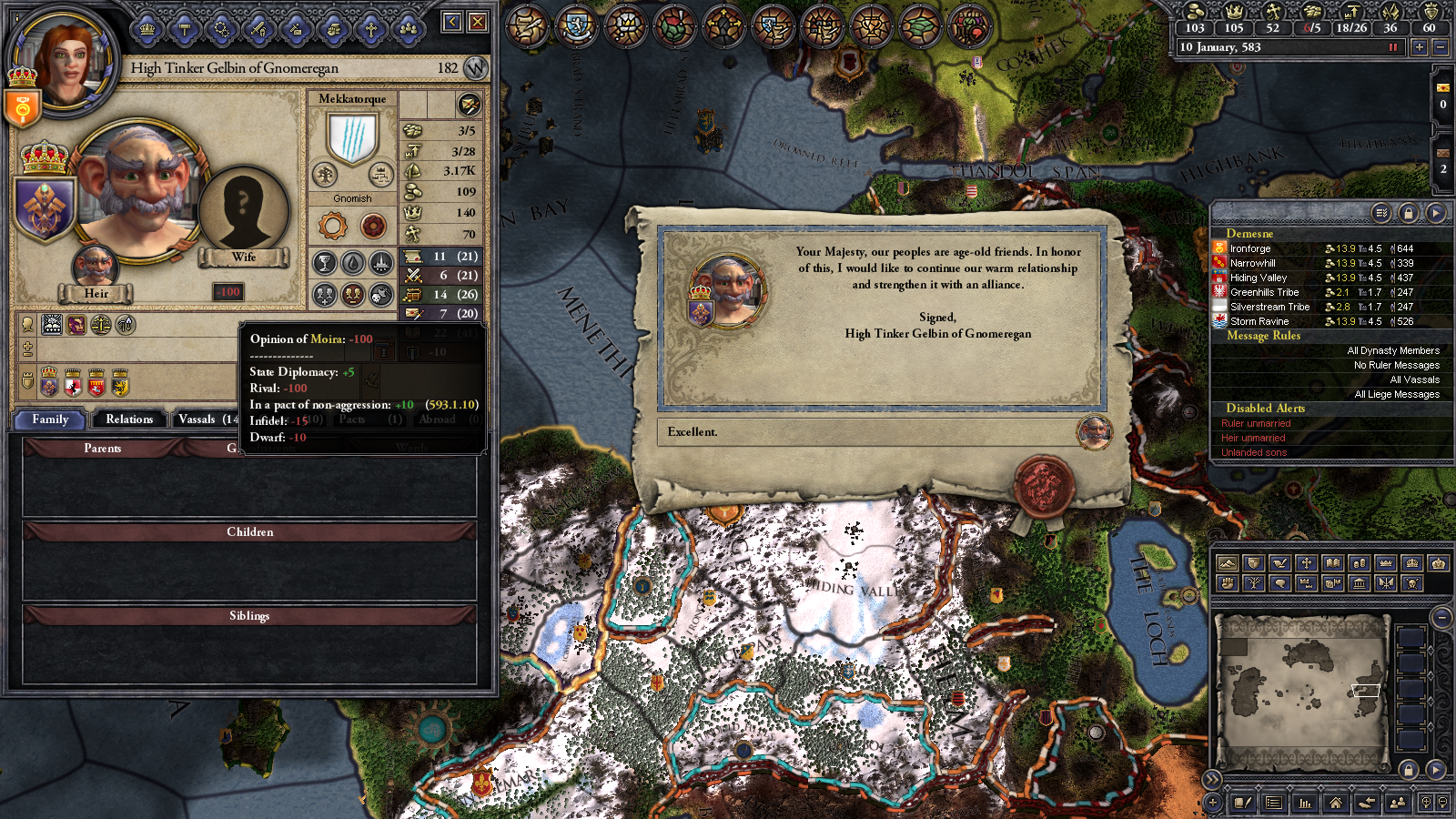
Task: Open the Relations tab
Action: [x=128, y=420]
